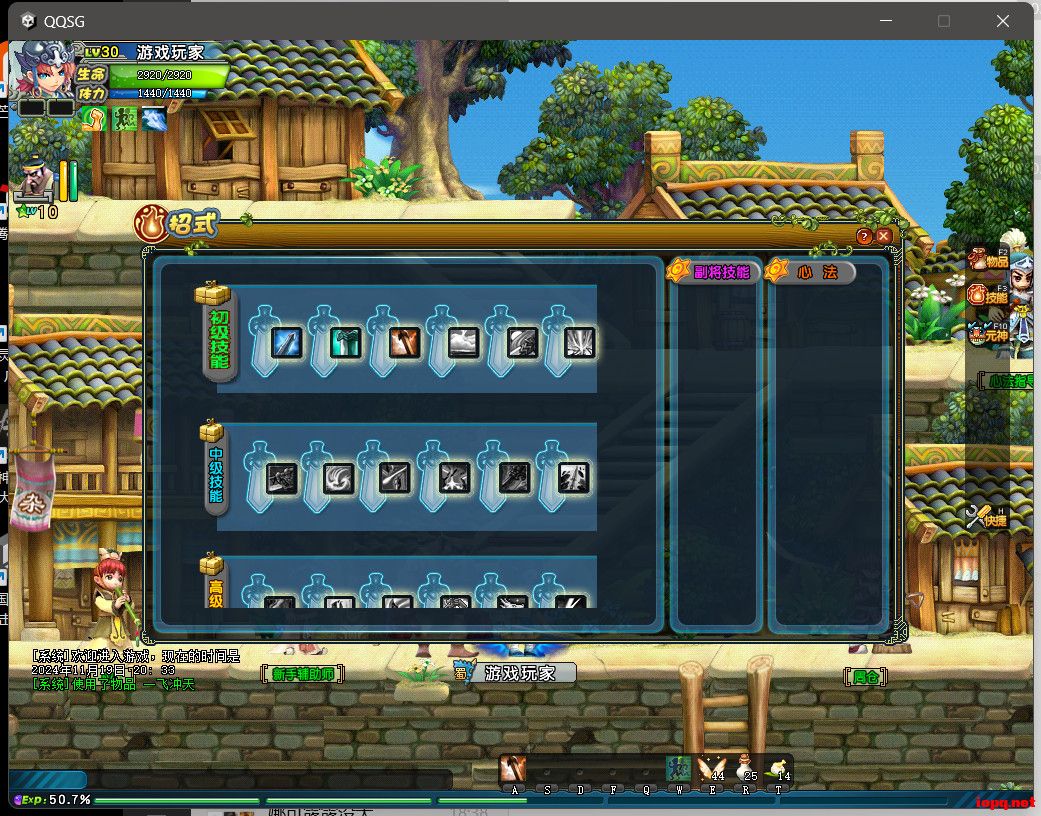Expand the 初级技能 category label
Screen dimensions: 1041x816
pos(218,335)
